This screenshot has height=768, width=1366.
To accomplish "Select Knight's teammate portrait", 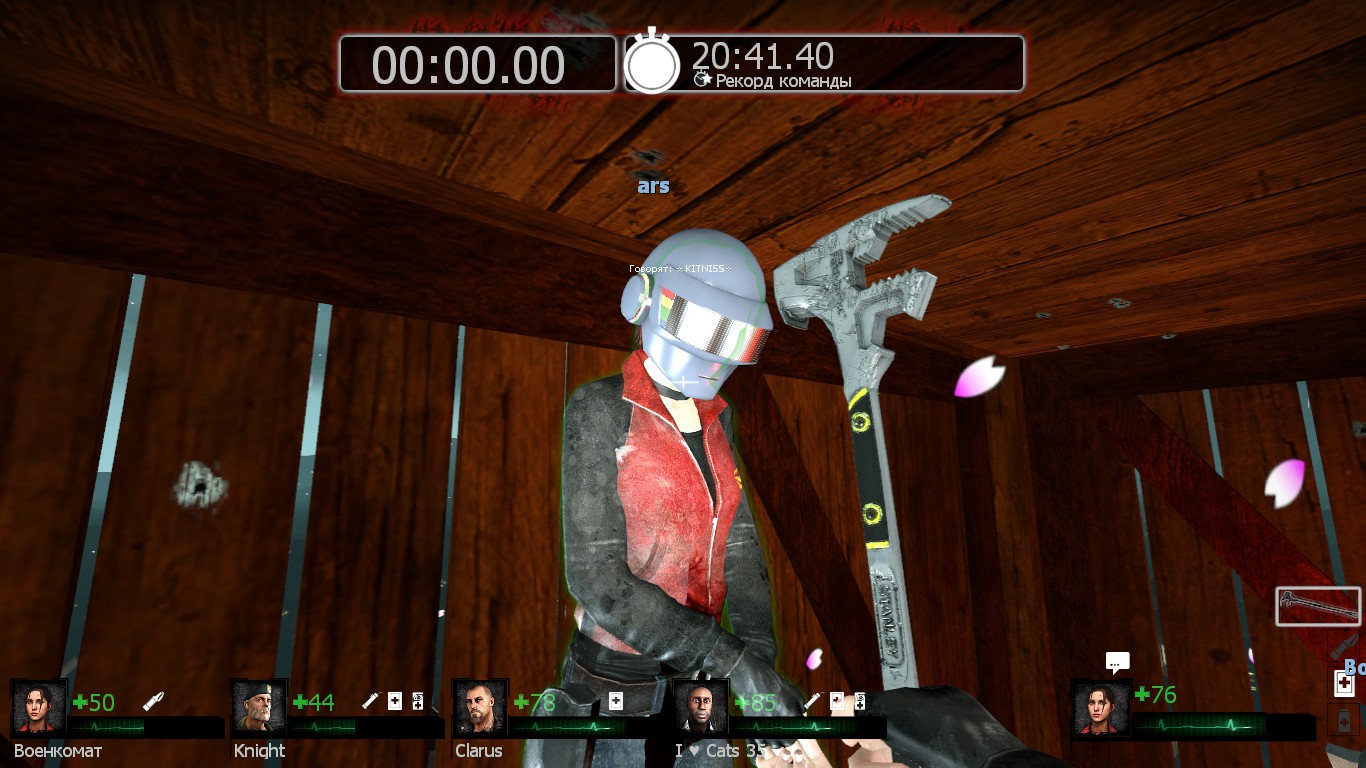I will click(x=260, y=707).
